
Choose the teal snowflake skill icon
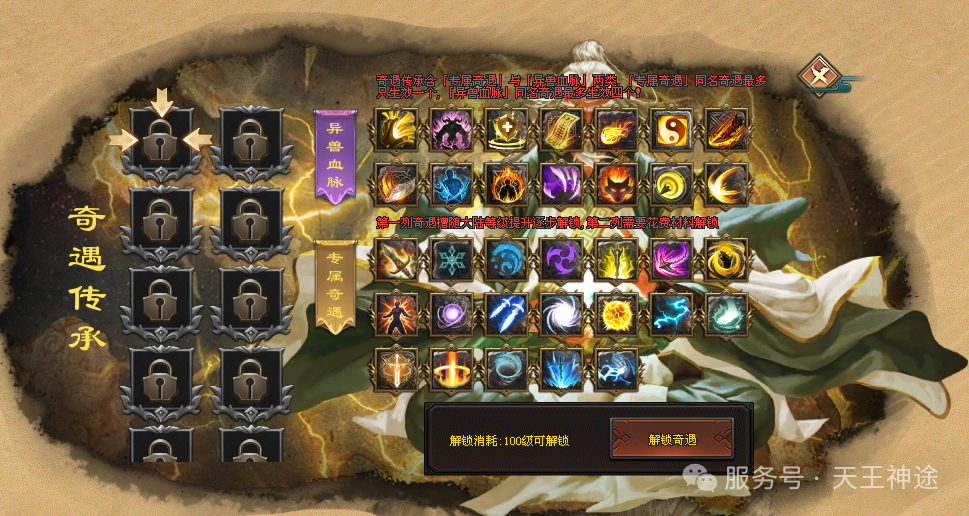click(x=451, y=260)
